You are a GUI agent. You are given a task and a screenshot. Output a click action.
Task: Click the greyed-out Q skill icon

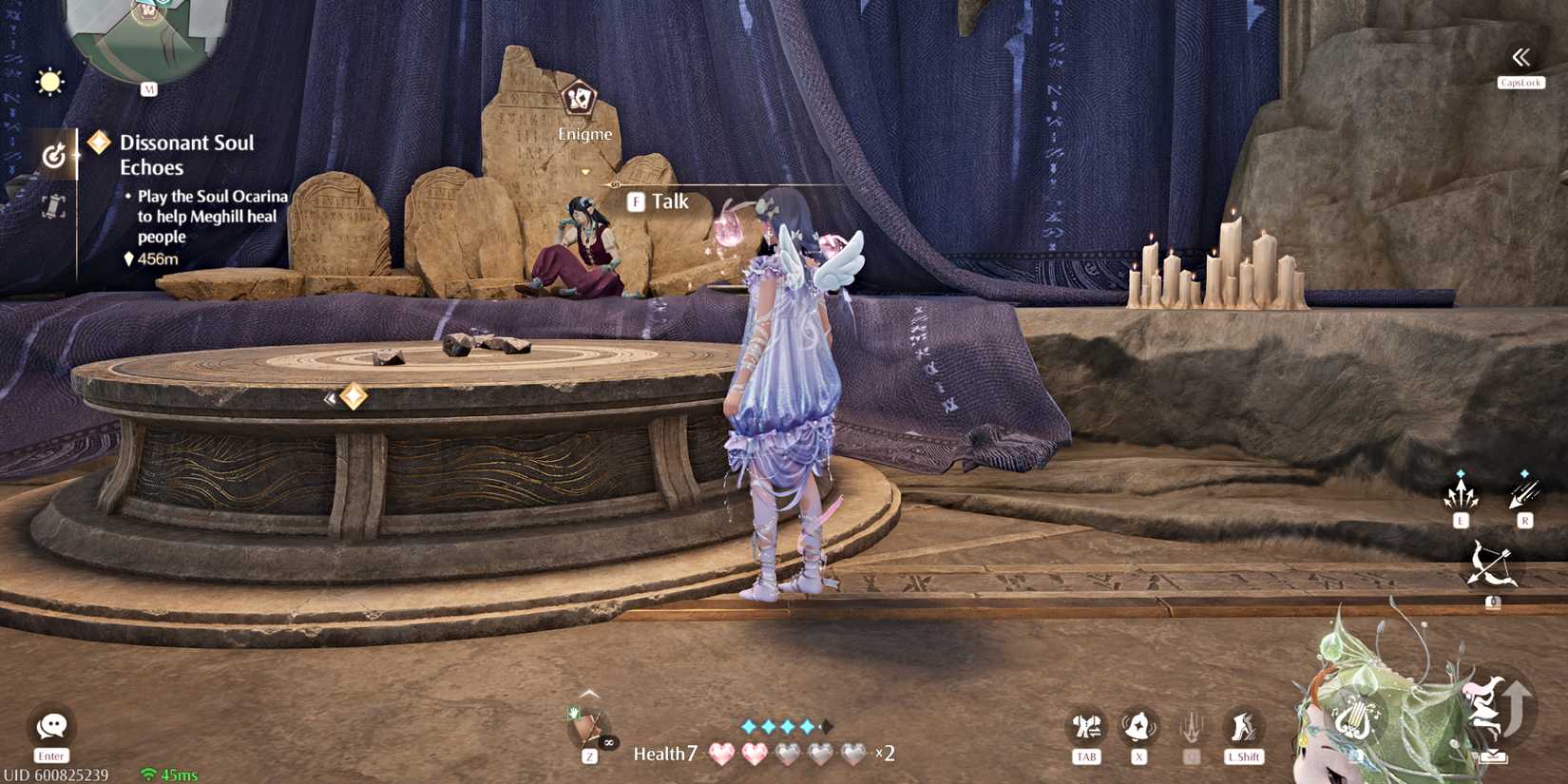click(x=1191, y=729)
